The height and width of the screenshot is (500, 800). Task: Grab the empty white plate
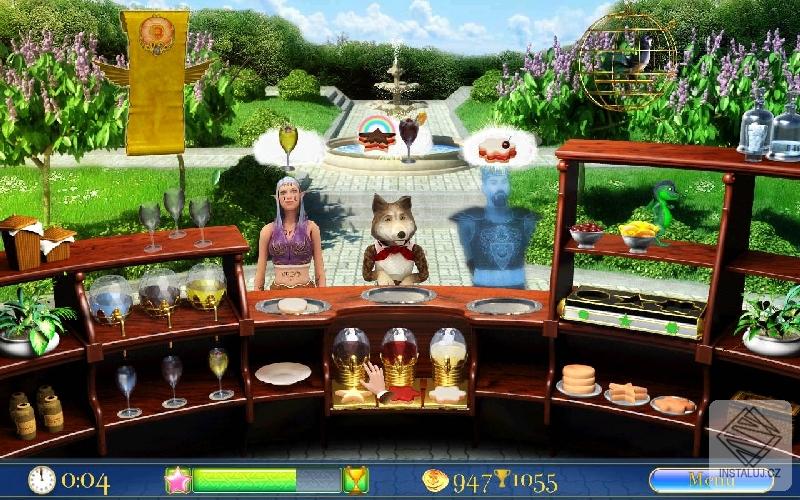(282, 373)
